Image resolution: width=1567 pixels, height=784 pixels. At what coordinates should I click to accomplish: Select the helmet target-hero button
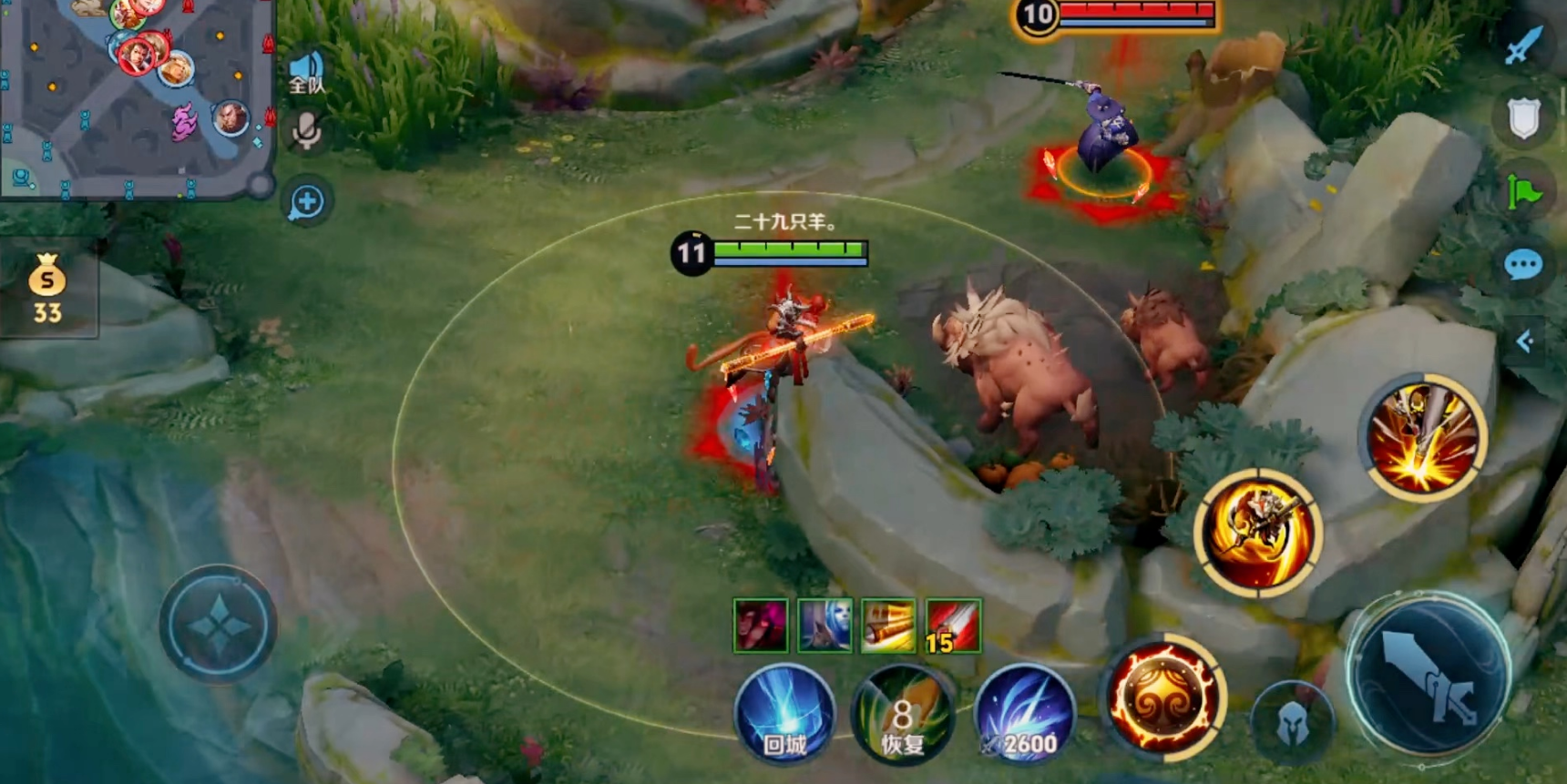[x=1291, y=724]
